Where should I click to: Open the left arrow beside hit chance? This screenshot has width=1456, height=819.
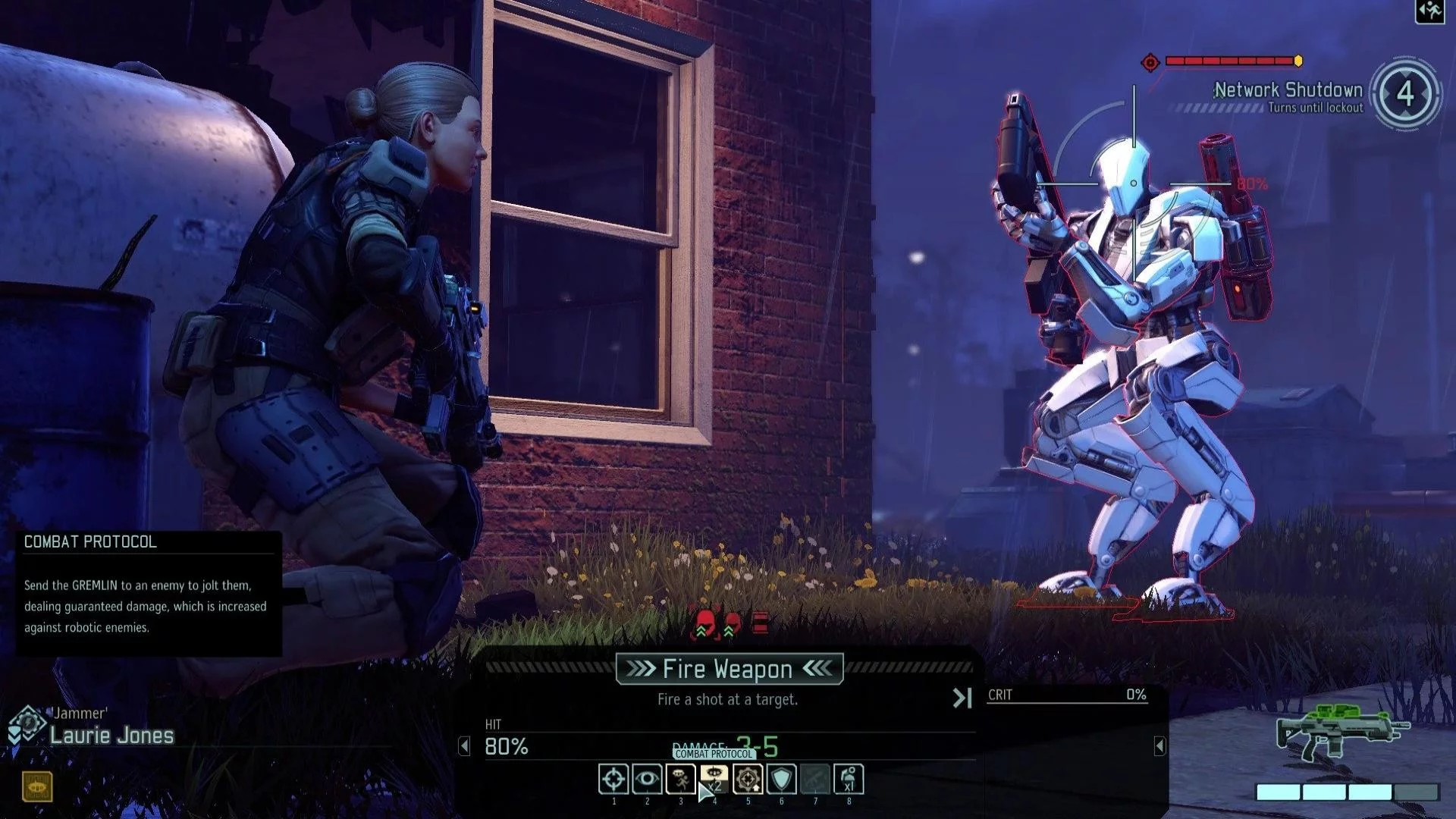pos(465,746)
